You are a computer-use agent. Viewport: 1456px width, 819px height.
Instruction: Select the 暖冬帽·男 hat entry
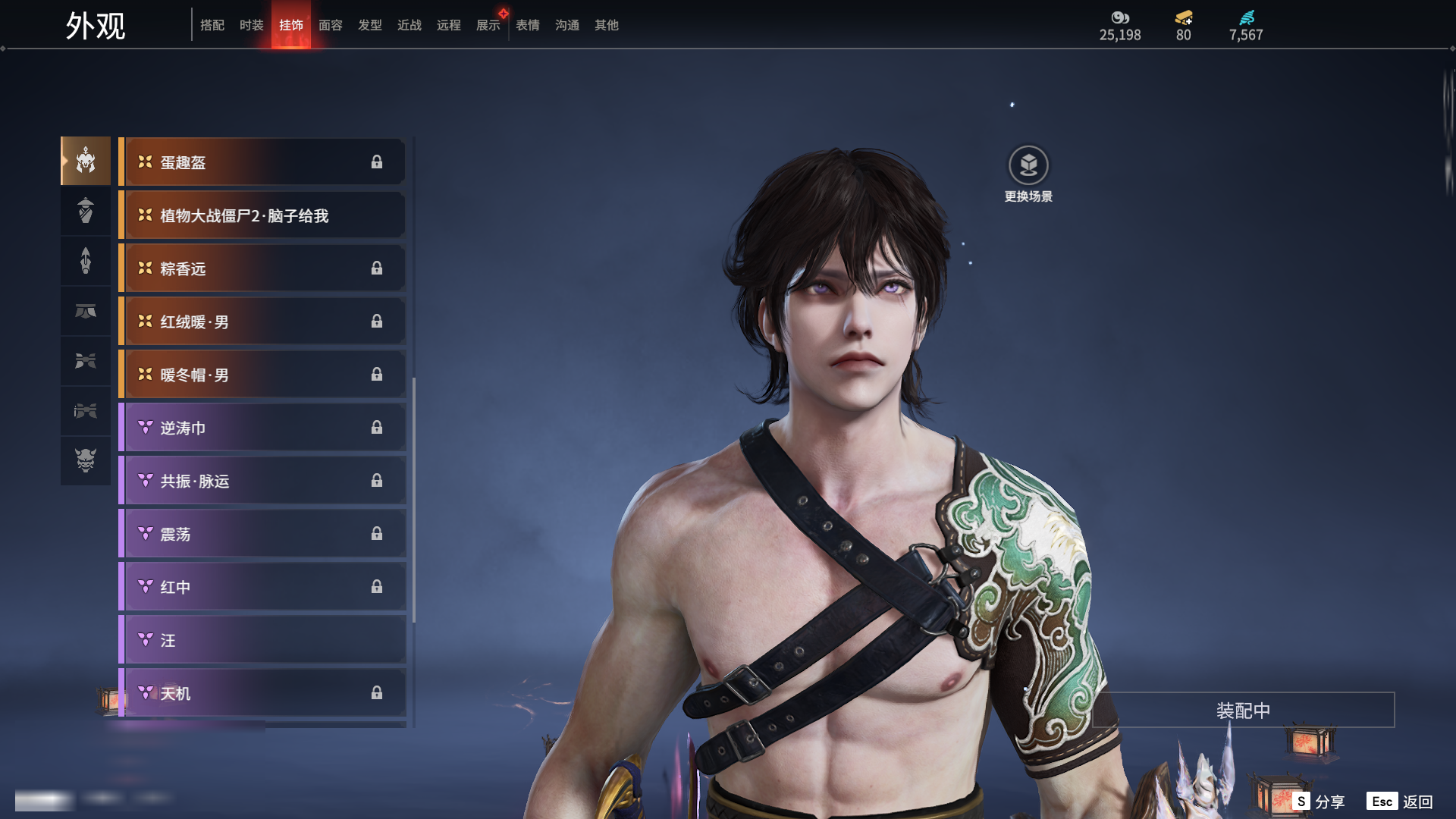[262, 375]
